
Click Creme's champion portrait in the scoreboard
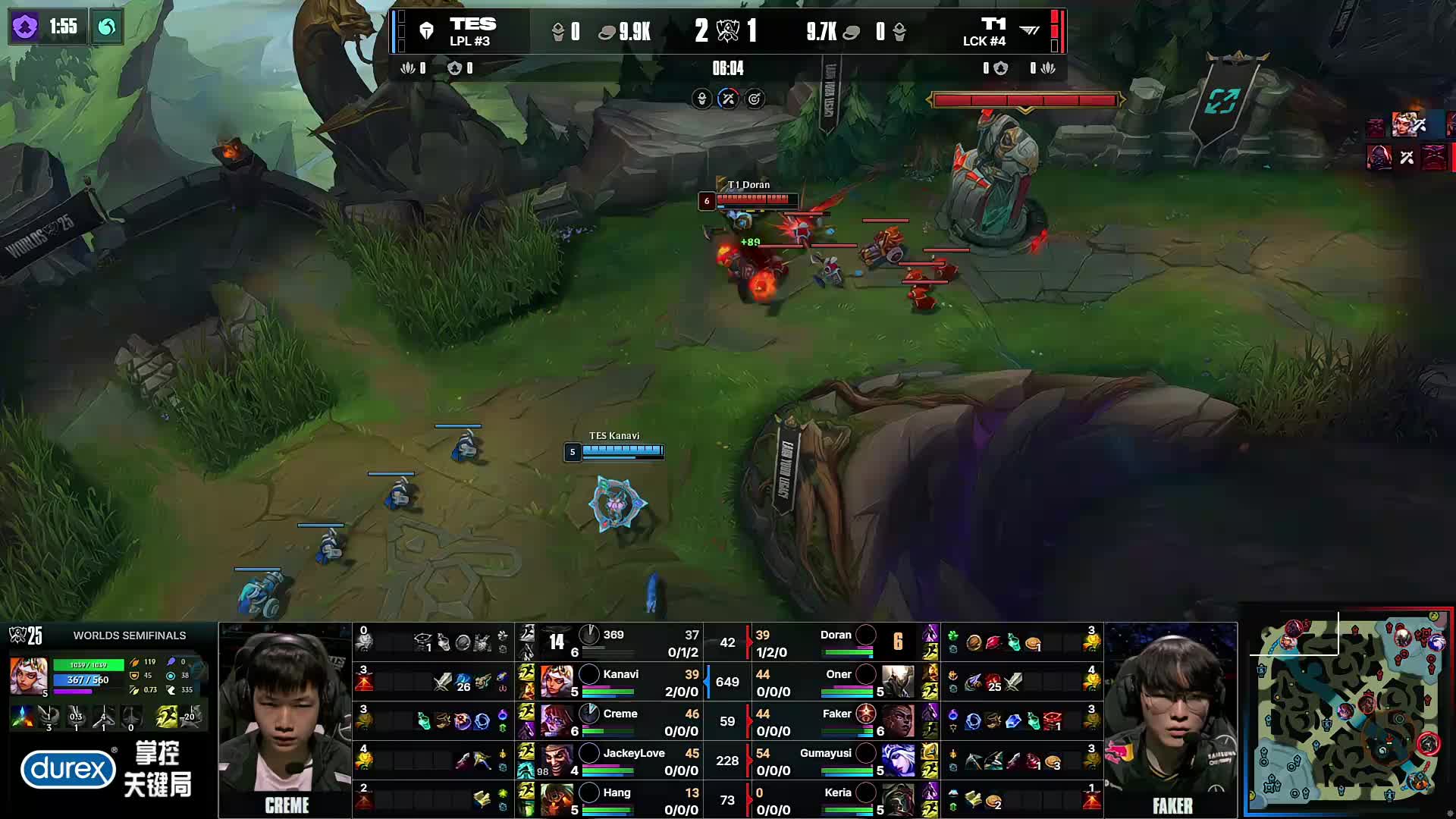tap(557, 720)
